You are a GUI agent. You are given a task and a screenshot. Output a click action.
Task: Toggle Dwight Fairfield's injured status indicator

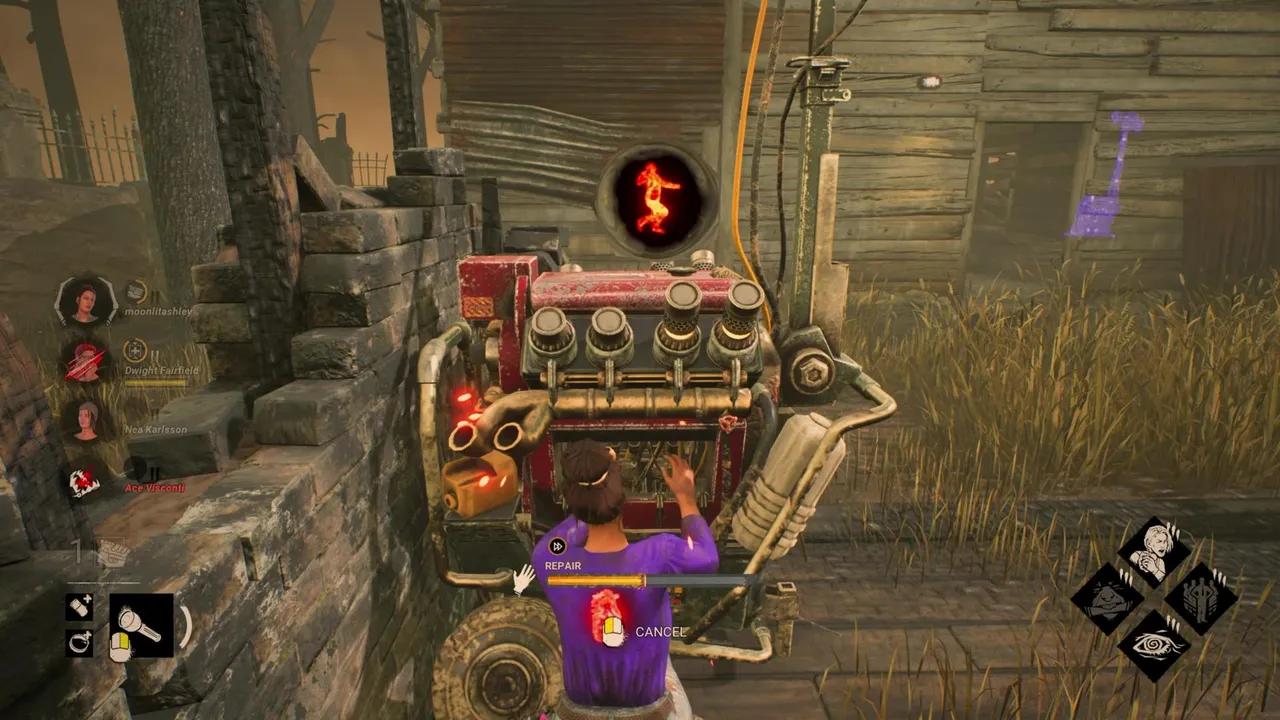point(135,352)
